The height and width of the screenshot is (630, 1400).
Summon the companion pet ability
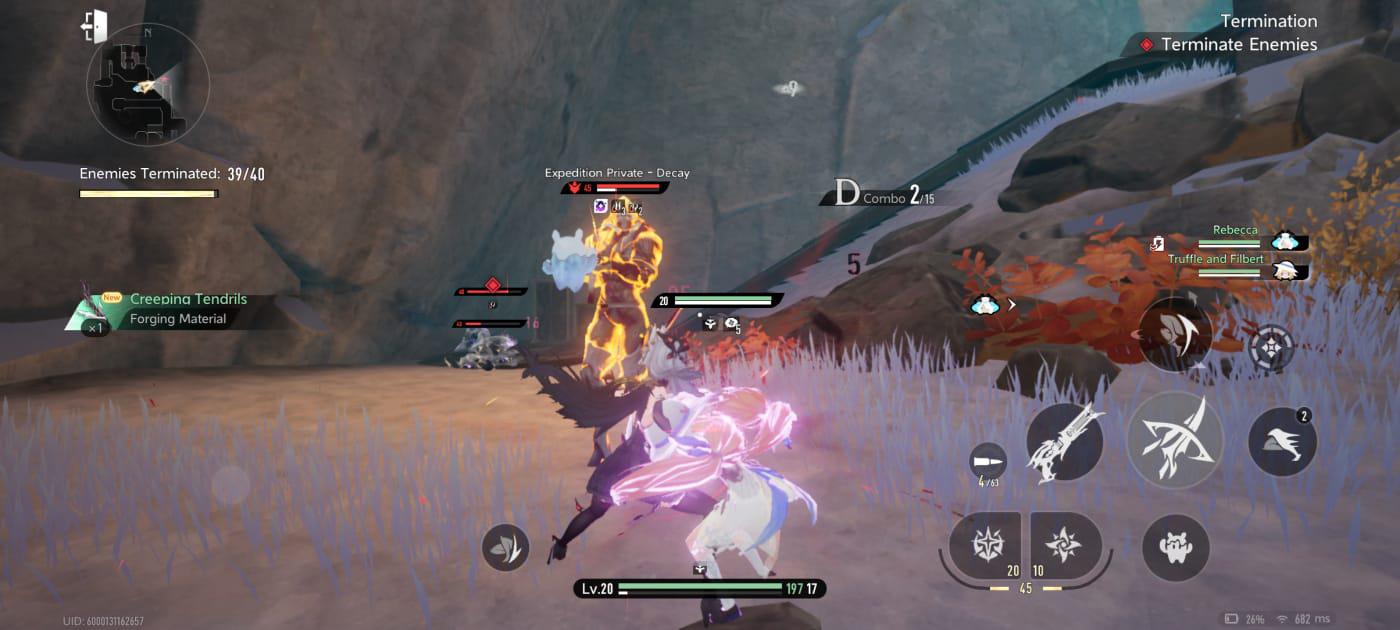[x=1175, y=548]
